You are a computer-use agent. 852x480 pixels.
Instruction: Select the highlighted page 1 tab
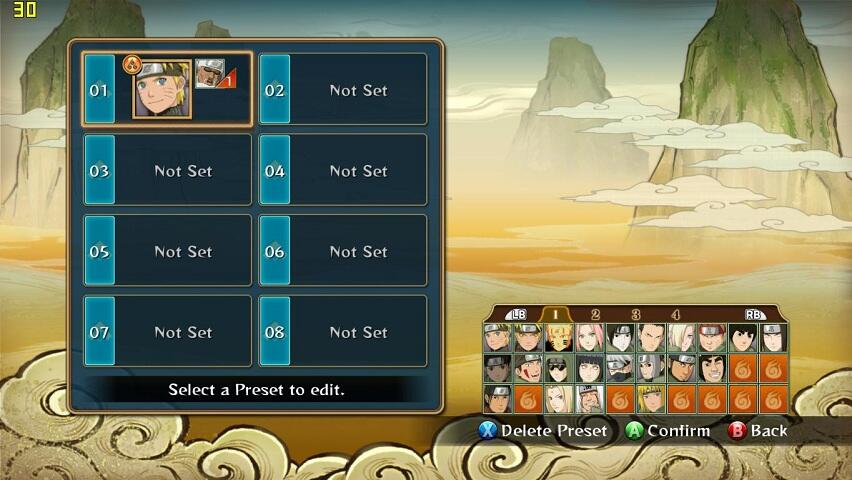pyautogui.click(x=555, y=315)
